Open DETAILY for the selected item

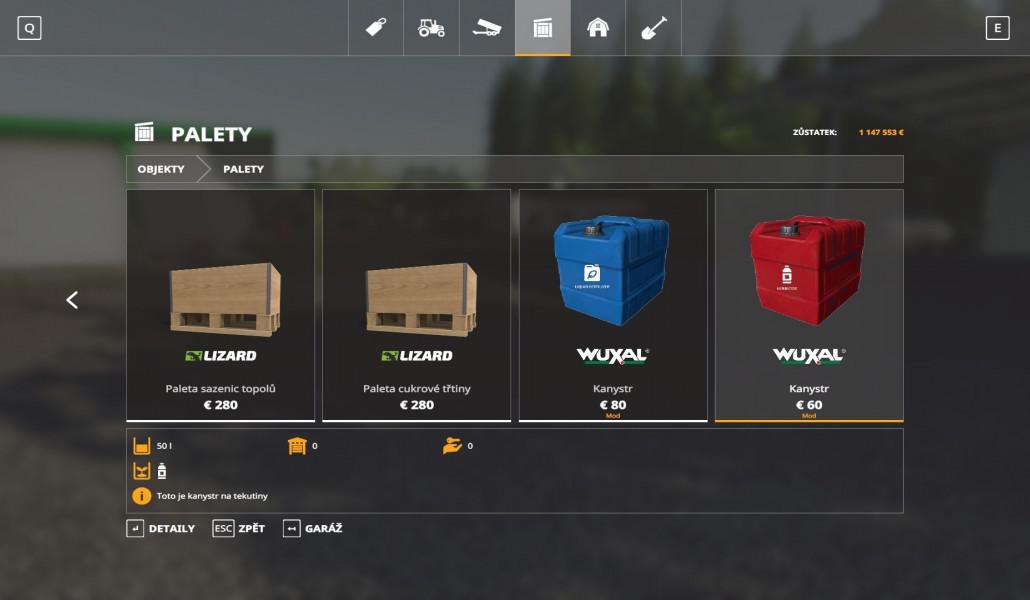tap(160, 528)
